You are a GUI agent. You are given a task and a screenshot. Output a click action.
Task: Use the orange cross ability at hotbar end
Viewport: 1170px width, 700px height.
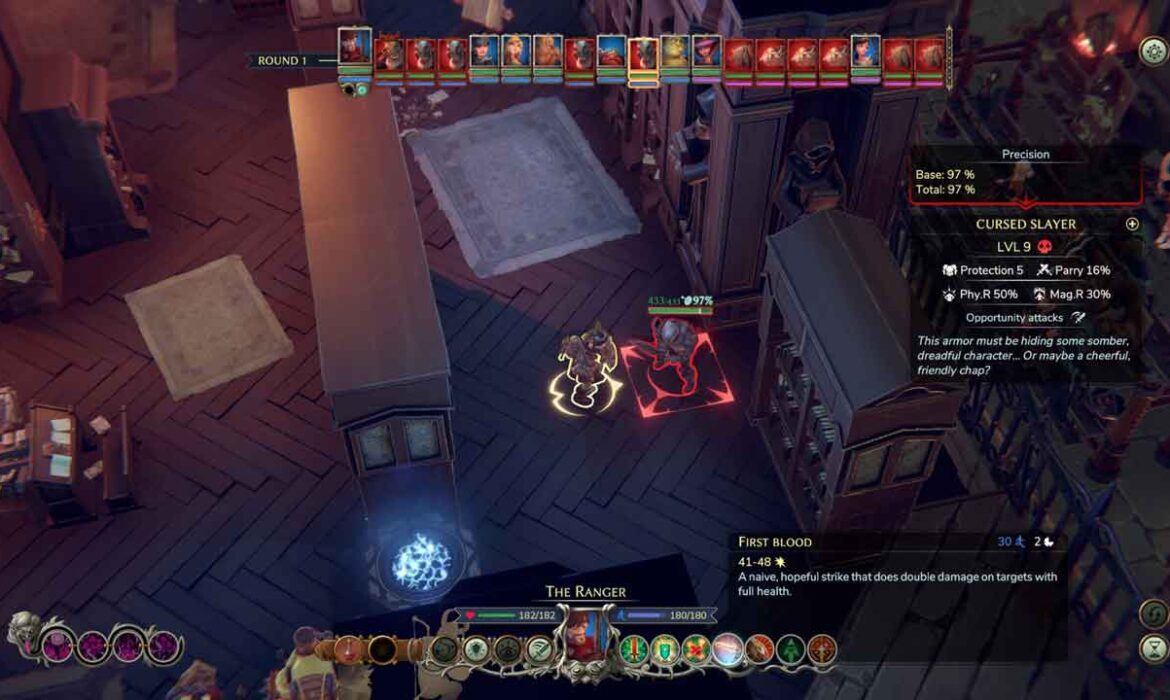click(x=821, y=649)
